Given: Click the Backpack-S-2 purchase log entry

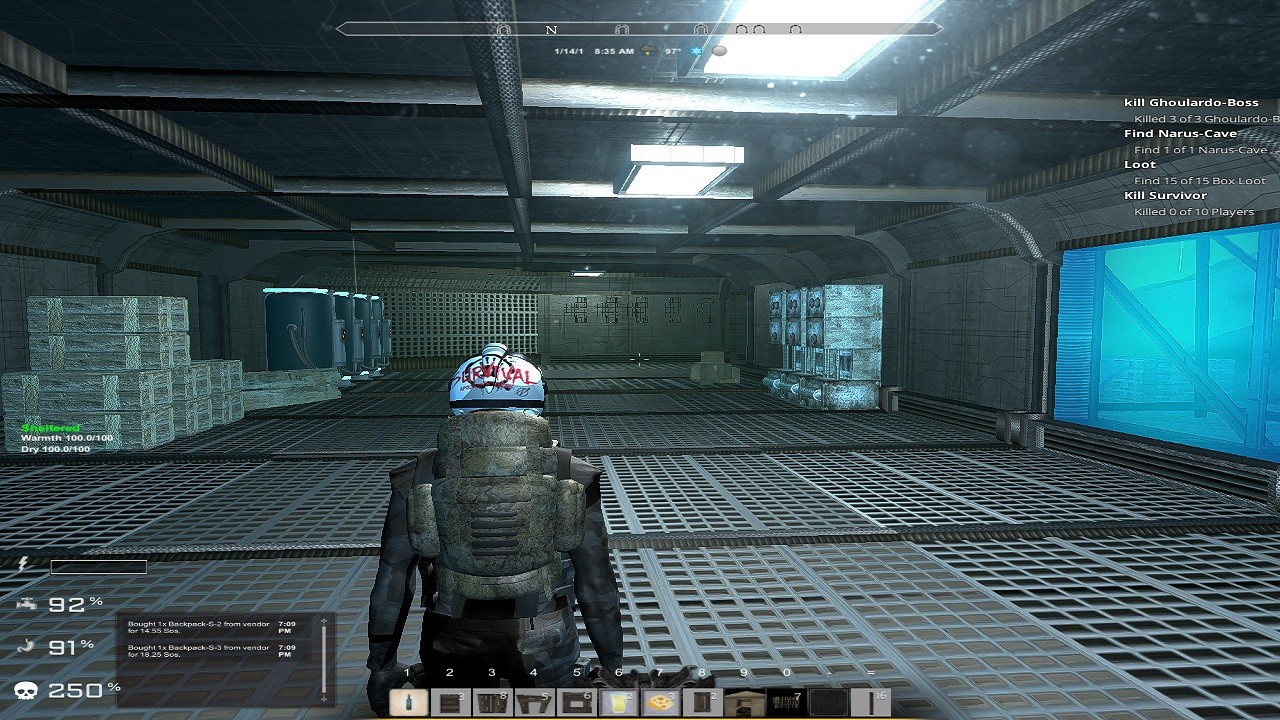Looking at the screenshot, I should pos(198,628).
